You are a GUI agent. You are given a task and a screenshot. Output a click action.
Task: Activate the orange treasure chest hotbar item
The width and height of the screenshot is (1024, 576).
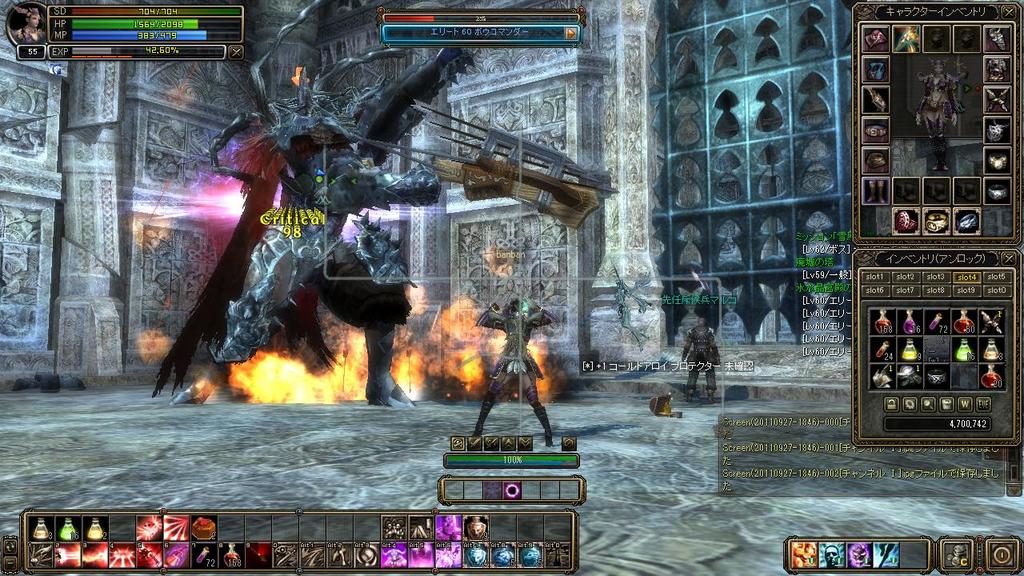tap(204, 528)
